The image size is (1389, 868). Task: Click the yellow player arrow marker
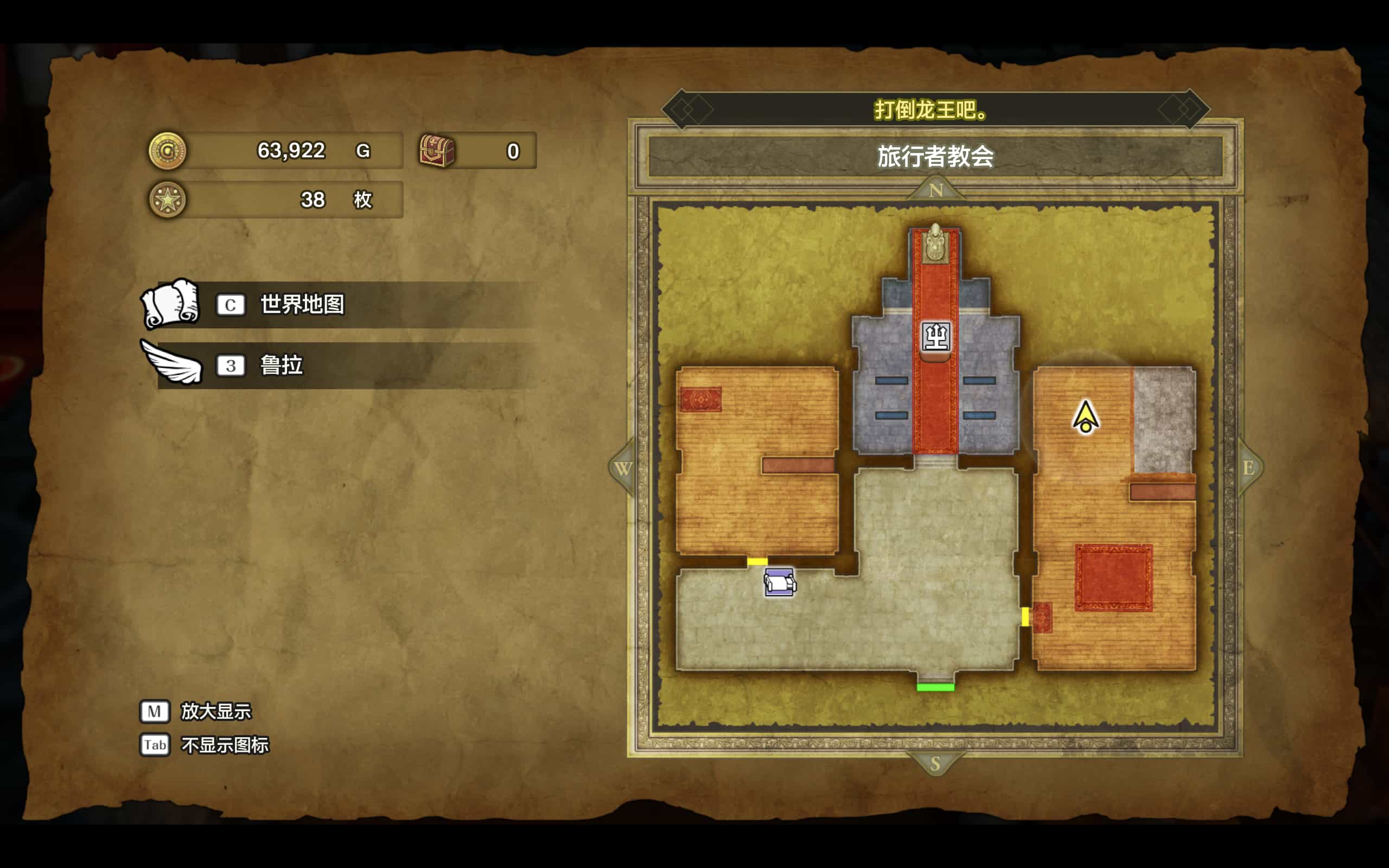point(1085,417)
